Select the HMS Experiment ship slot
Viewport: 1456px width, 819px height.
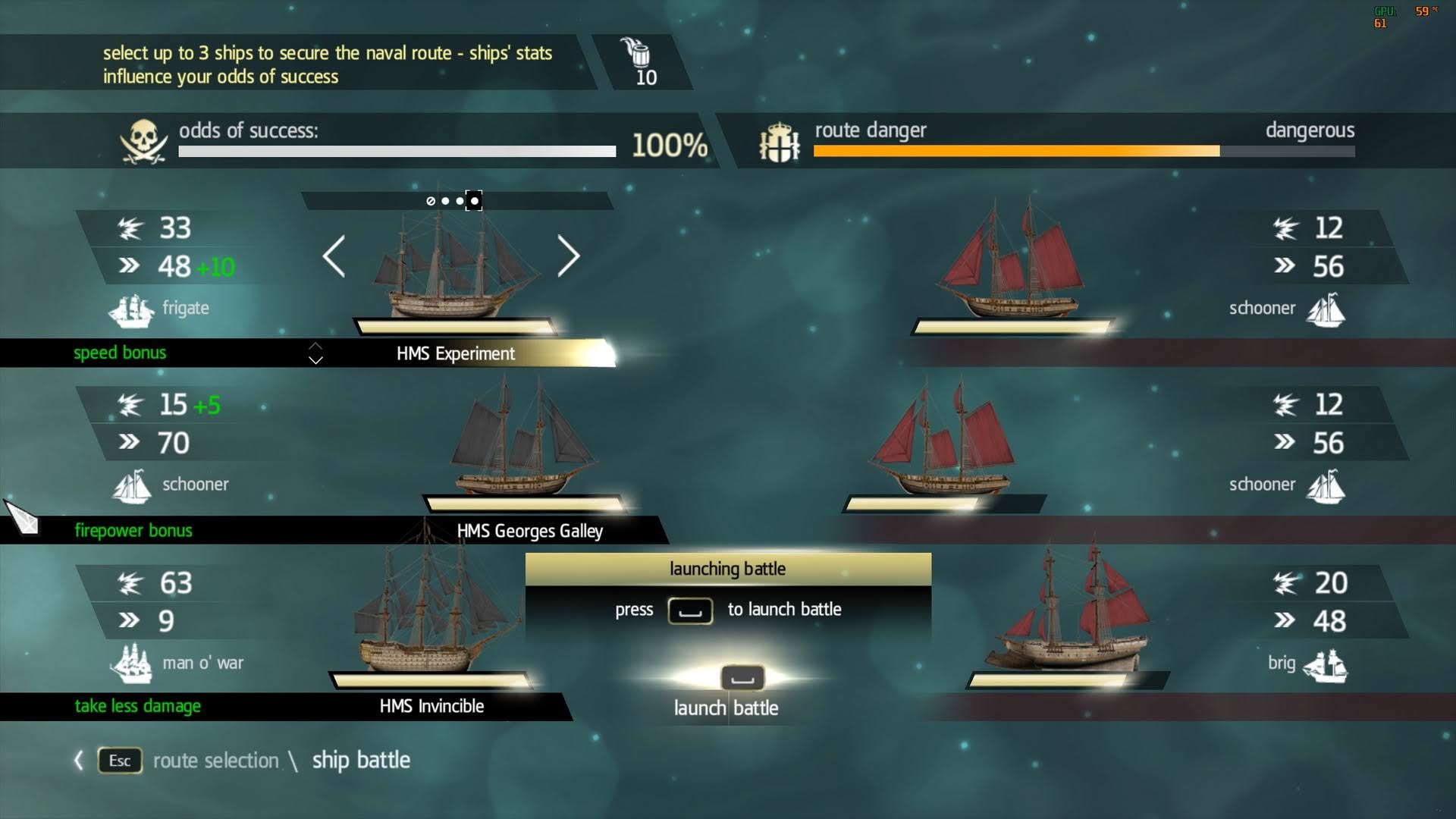click(456, 353)
